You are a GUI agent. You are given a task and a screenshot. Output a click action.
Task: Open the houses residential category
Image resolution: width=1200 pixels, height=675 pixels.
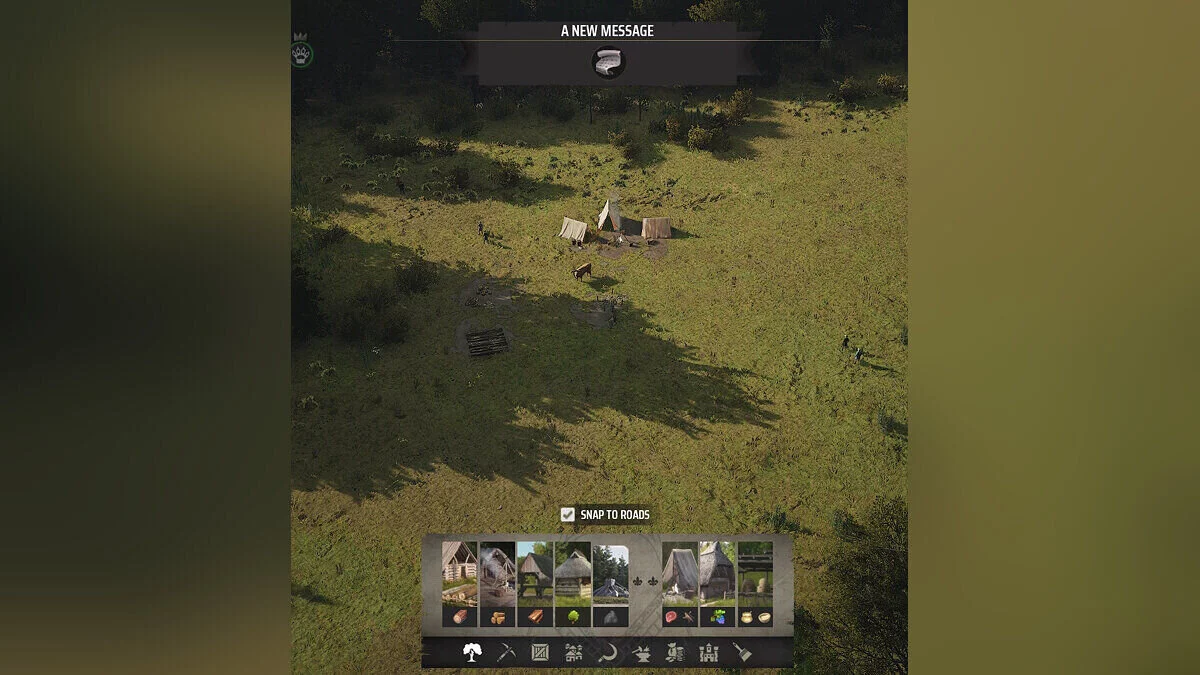tap(574, 653)
